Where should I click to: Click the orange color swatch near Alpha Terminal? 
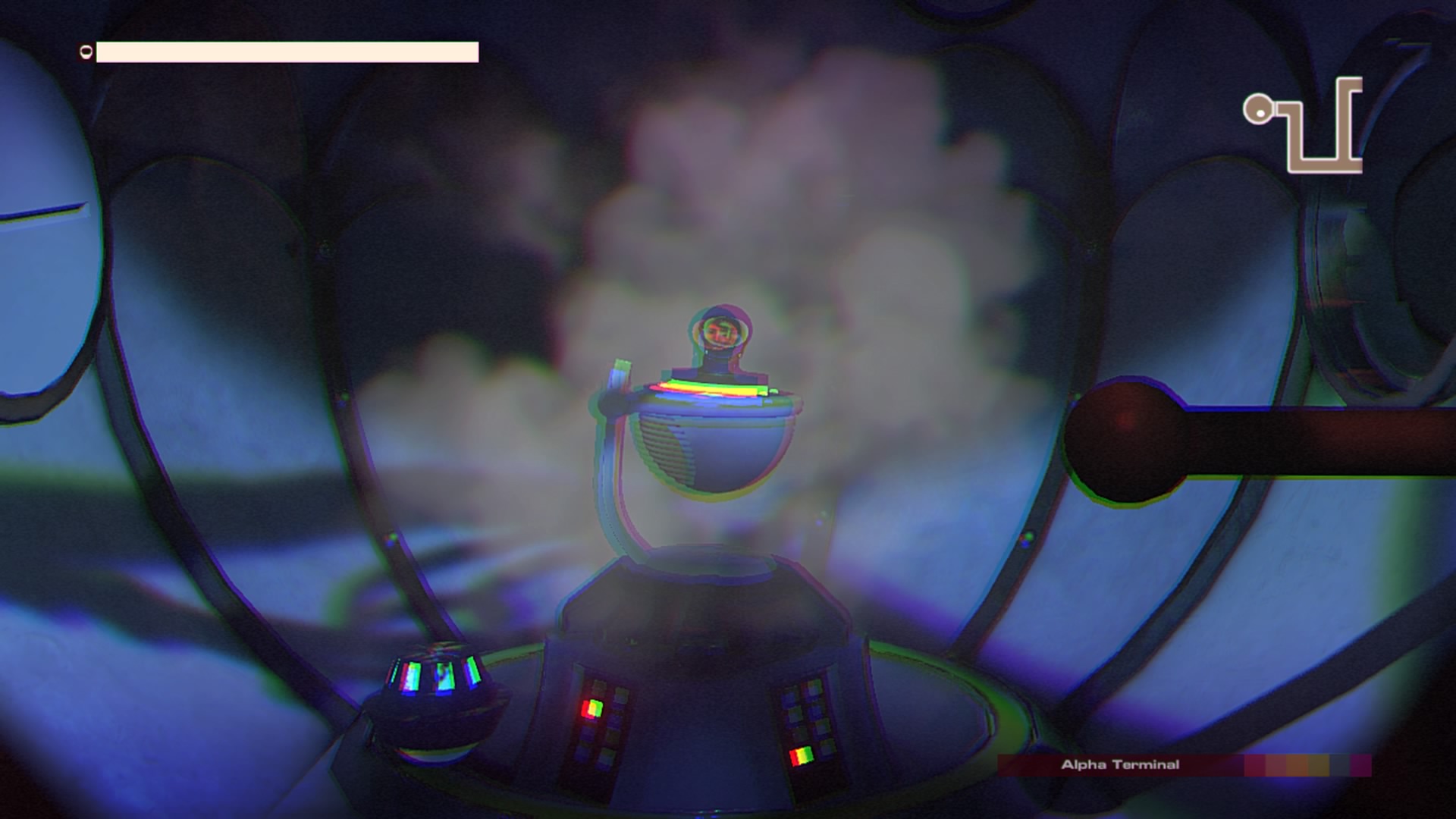click(1297, 764)
